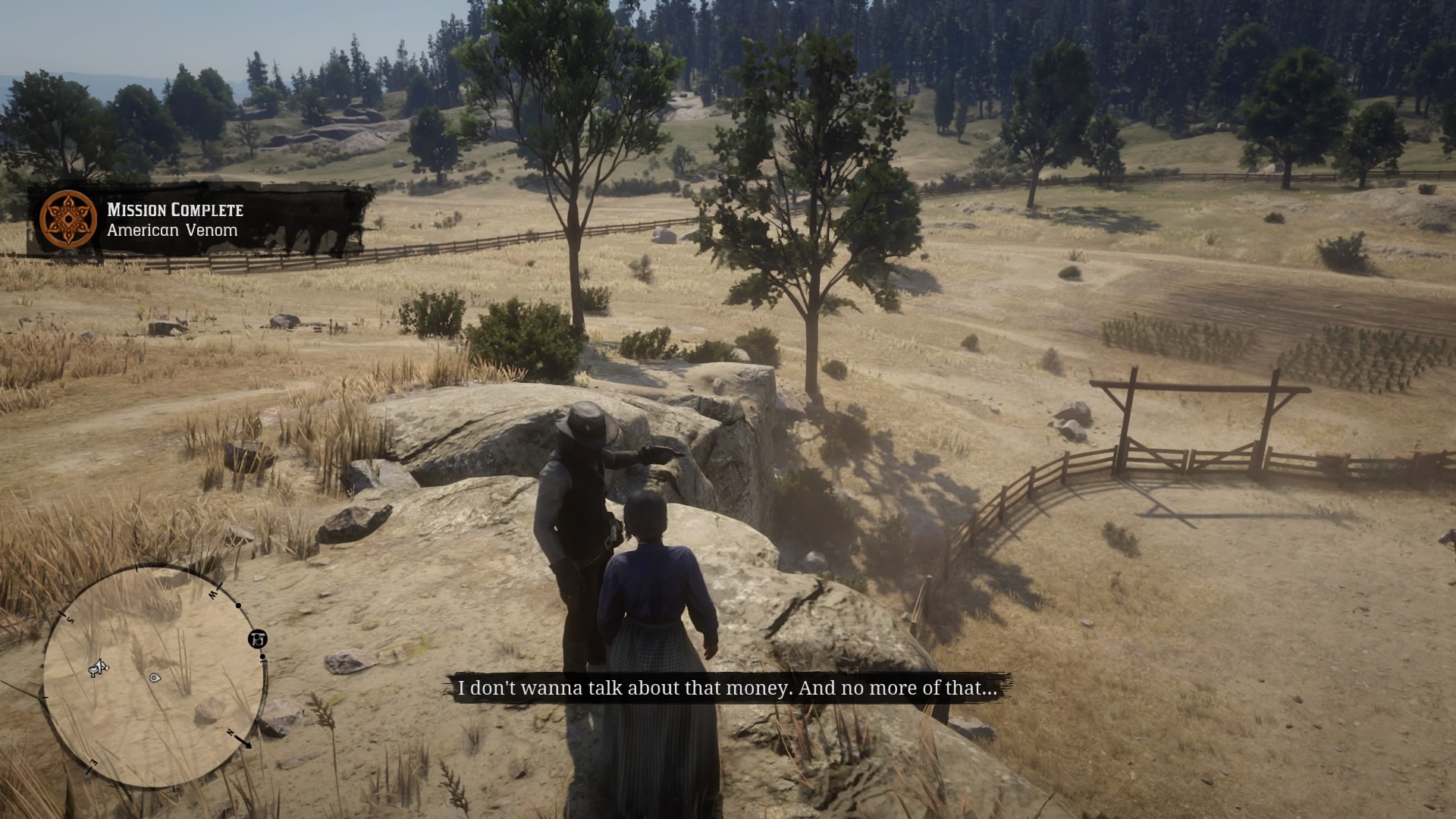Select the E marker on the minimap ring
The image size is (1456, 819).
click(x=93, y=761)
